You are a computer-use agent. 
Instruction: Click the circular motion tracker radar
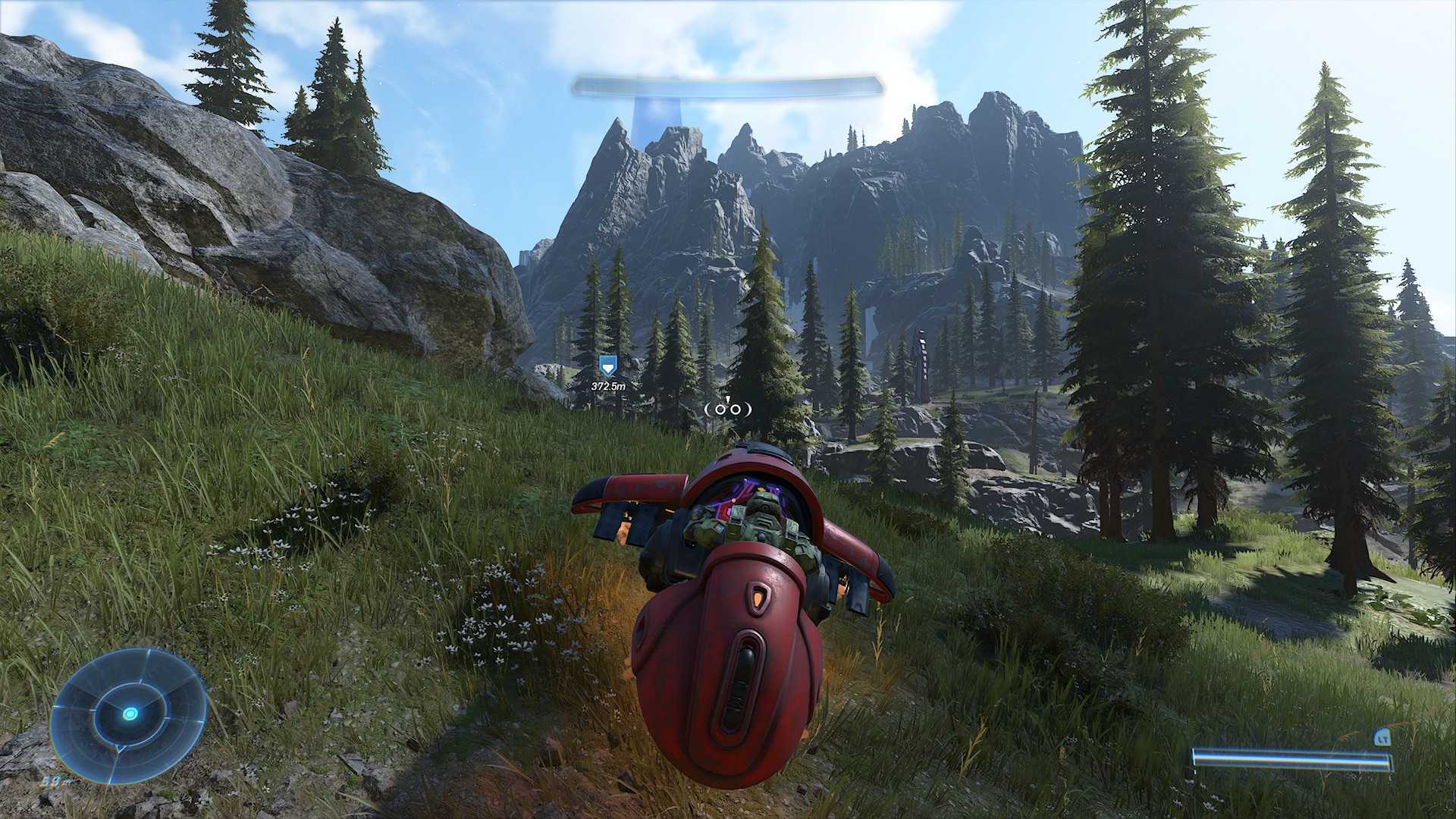[x=130, y=714]
